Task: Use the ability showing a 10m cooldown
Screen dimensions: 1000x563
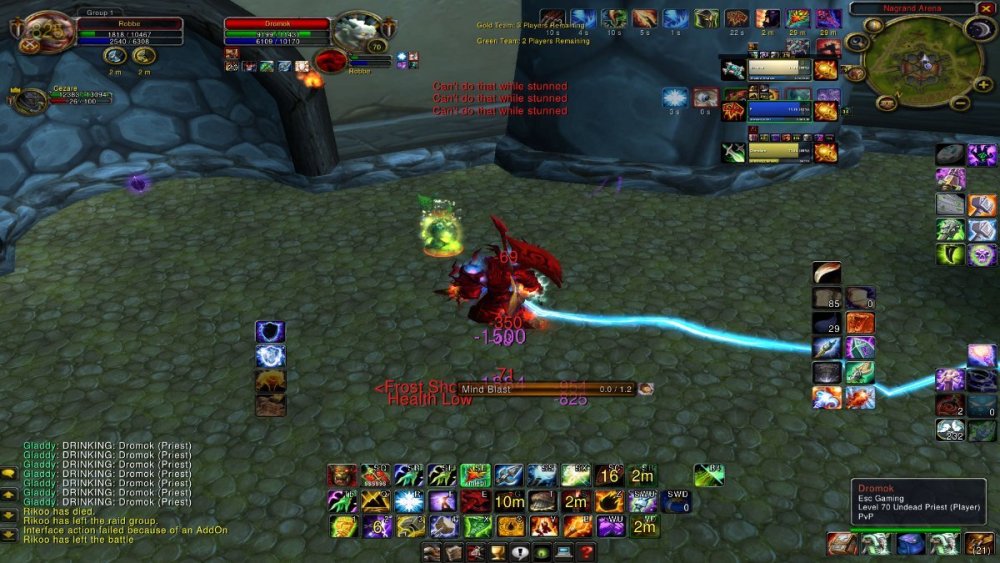Action: (x=509, y=501)
